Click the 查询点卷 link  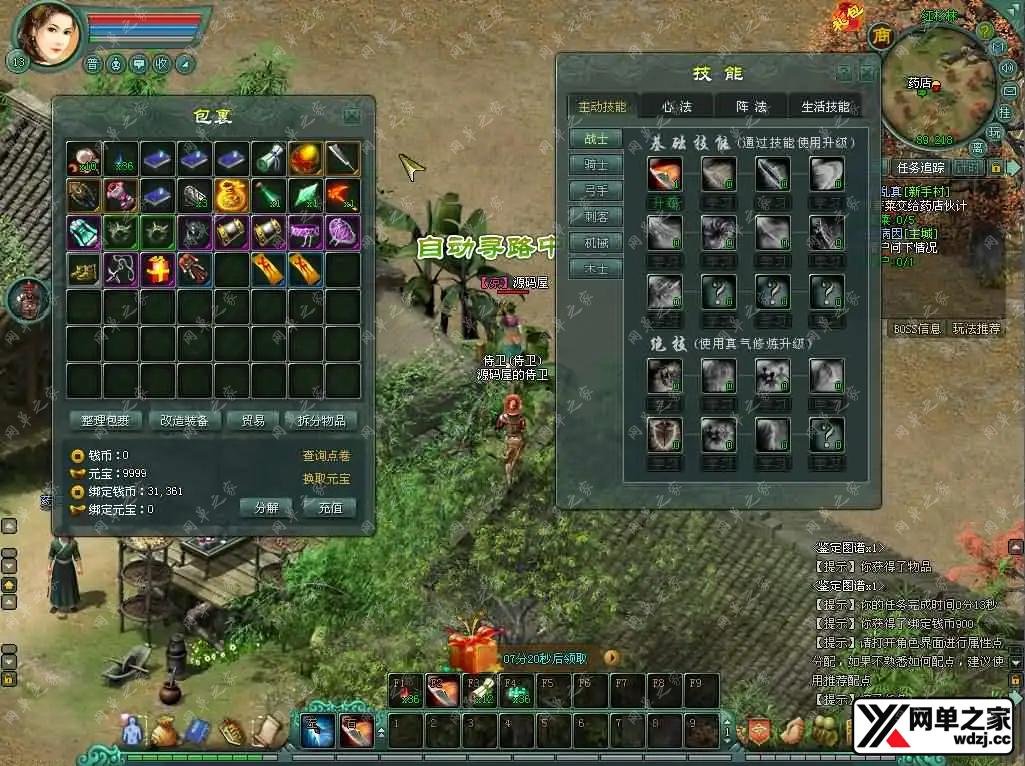(x=326, y=456)
